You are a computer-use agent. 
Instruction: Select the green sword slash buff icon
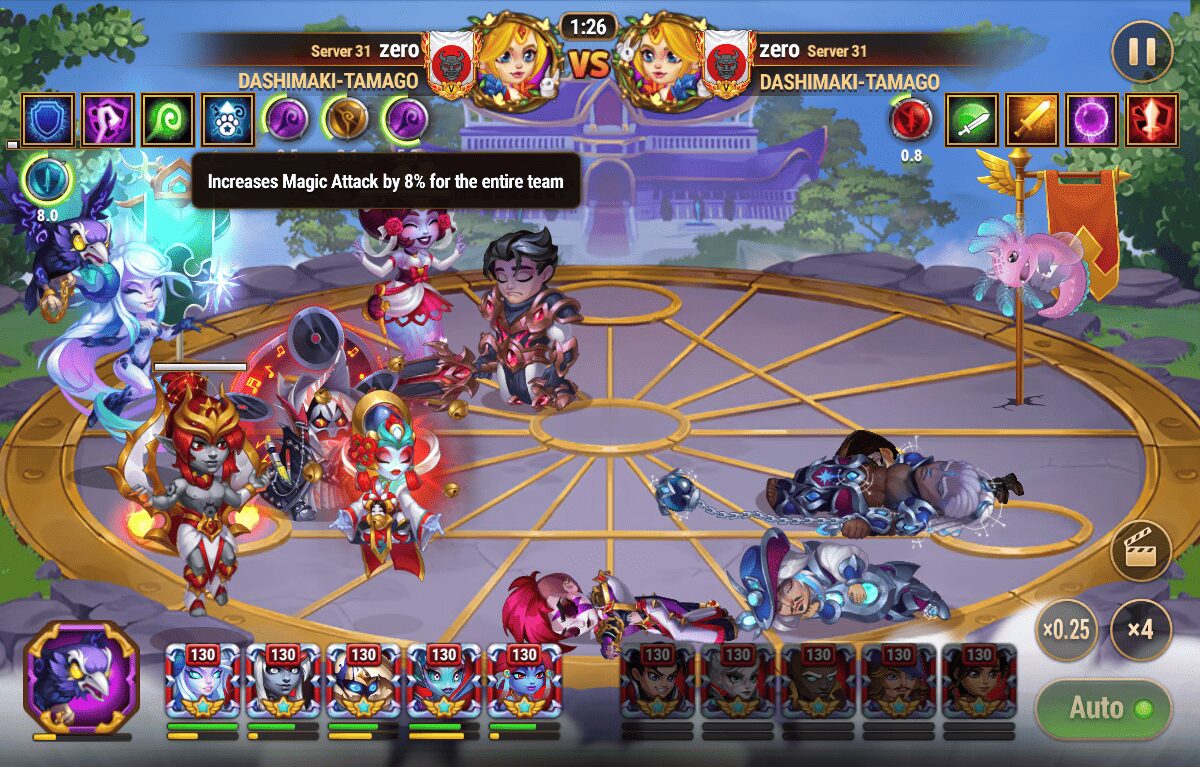click(x=969, y=120)
